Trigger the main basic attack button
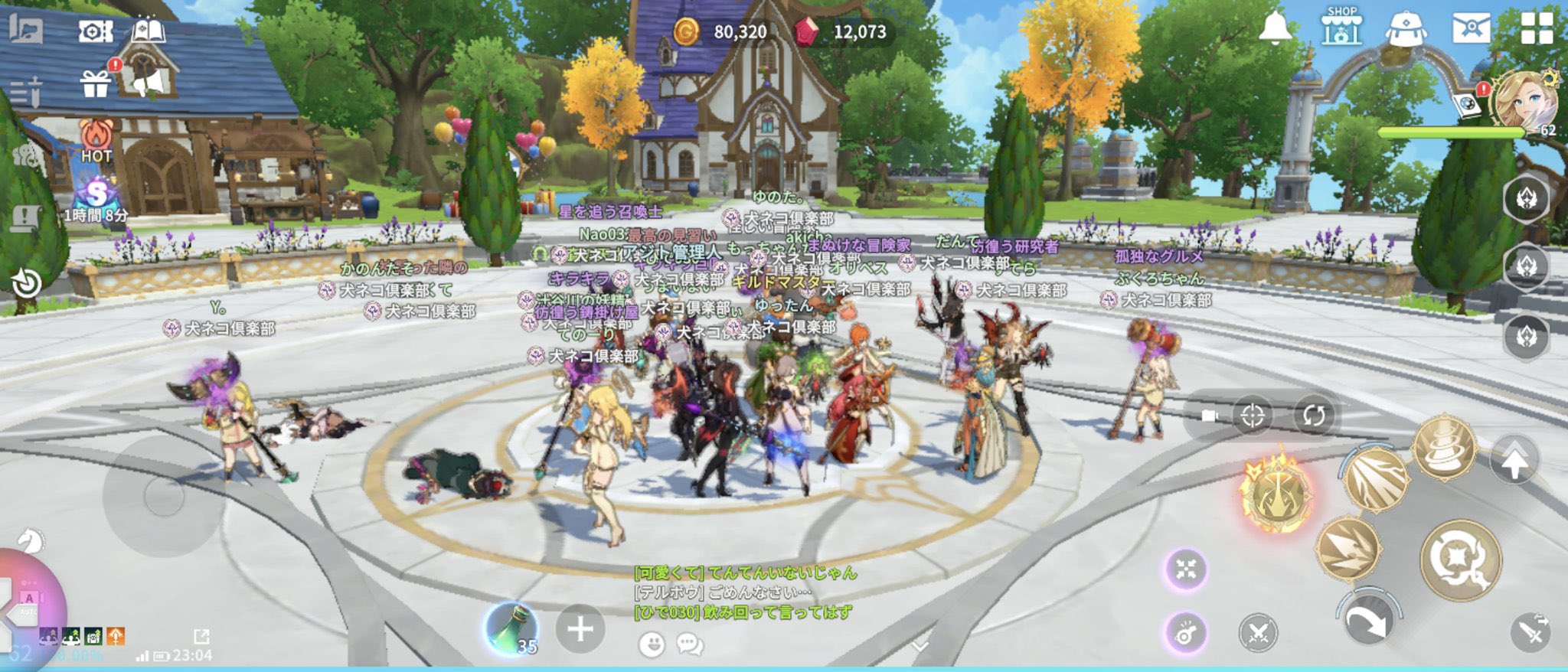 [1460, 560]
